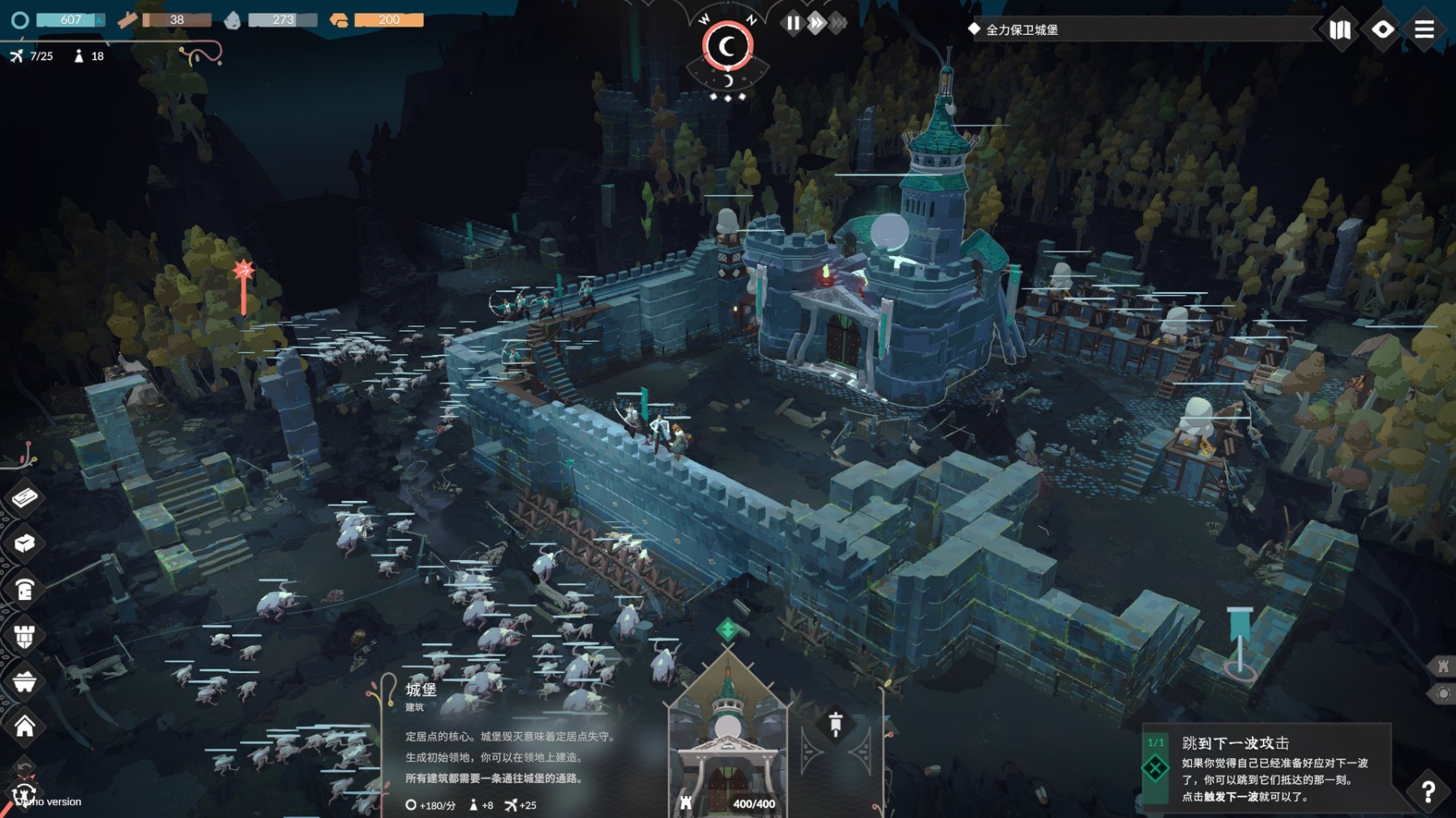
Task: Open the mine cart resource category
Action: [24, 682]
